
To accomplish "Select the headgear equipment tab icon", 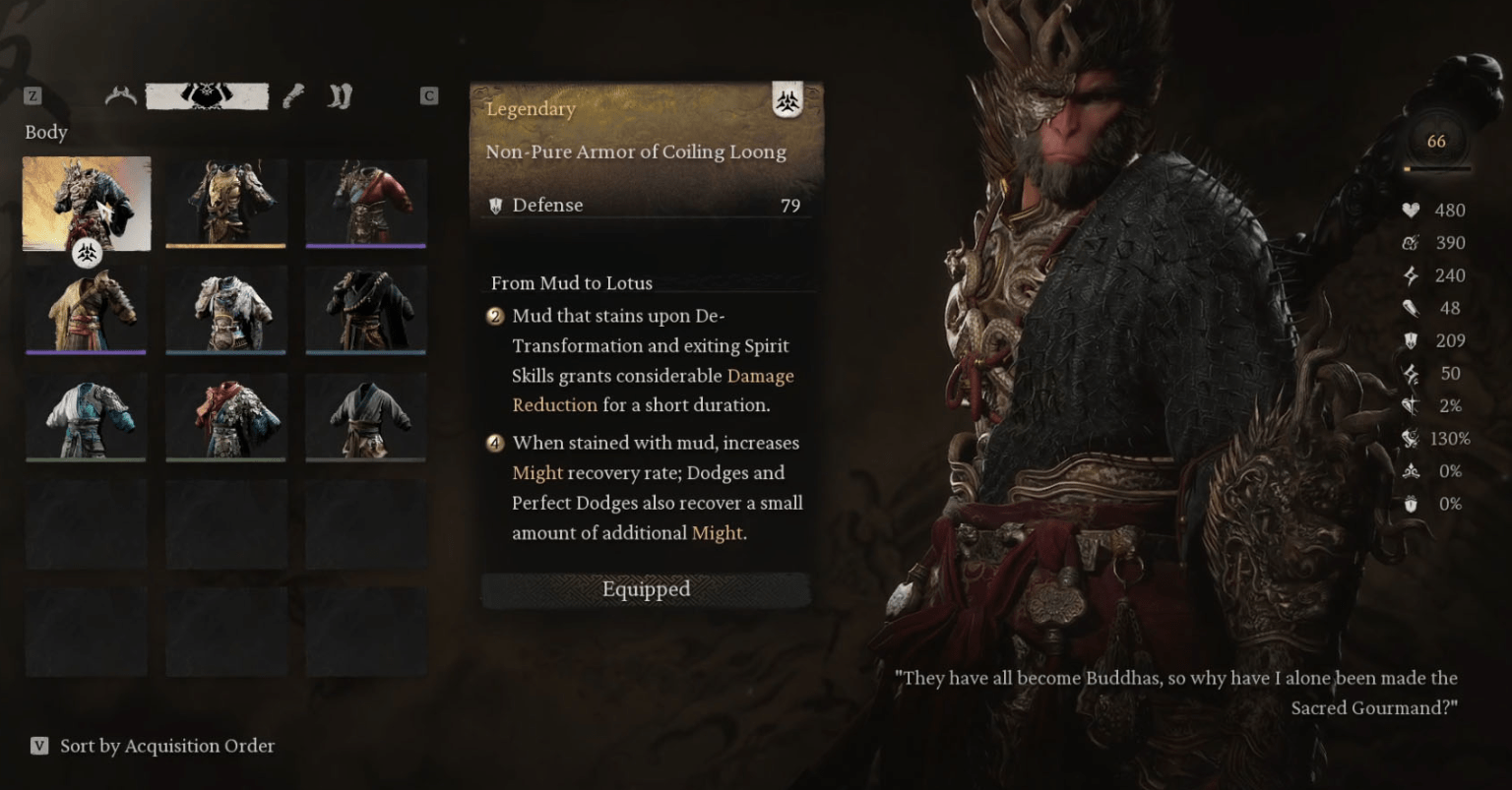I will pos(120,94).
